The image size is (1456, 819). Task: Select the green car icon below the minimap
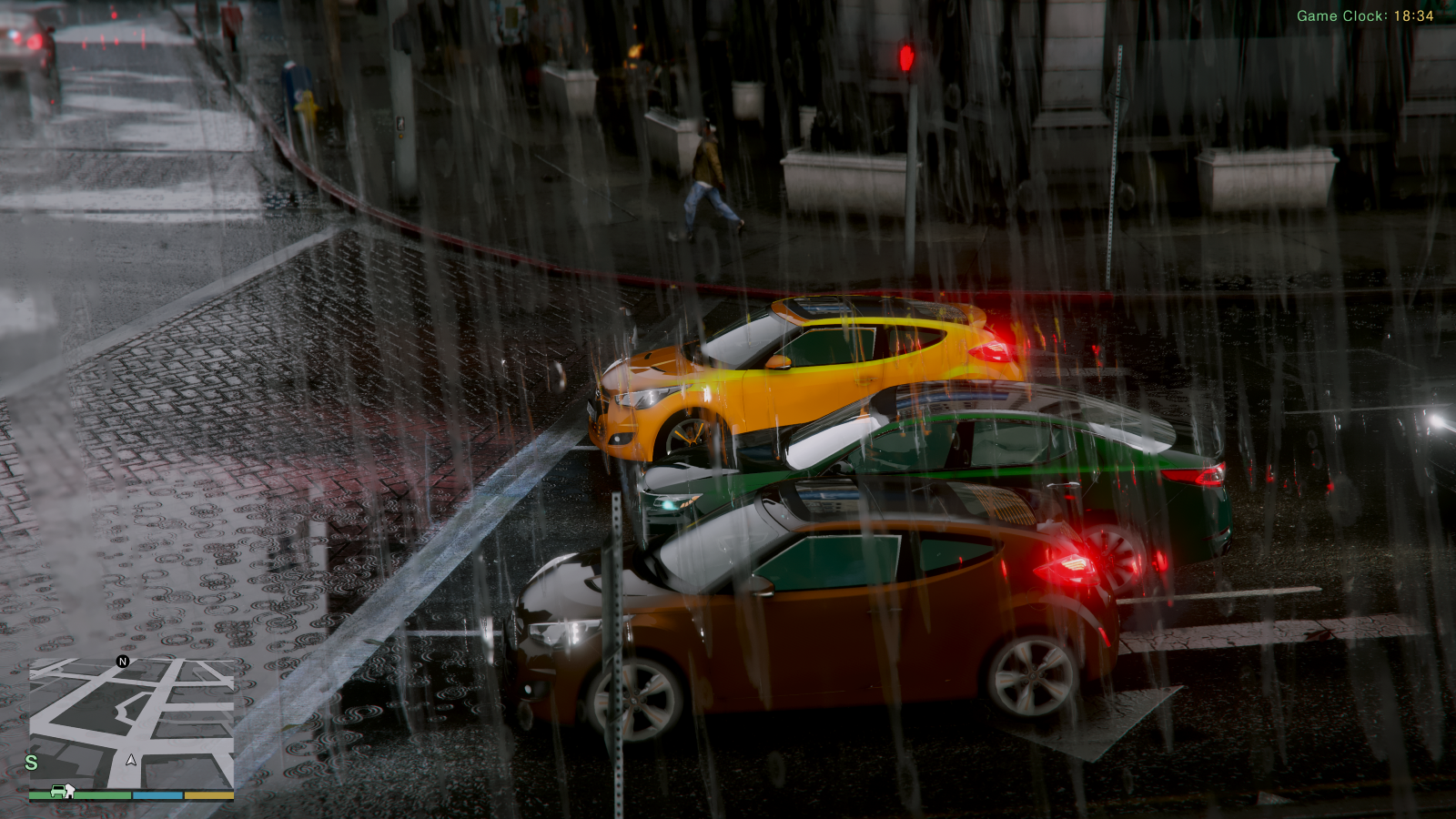[x=60, y=793]
